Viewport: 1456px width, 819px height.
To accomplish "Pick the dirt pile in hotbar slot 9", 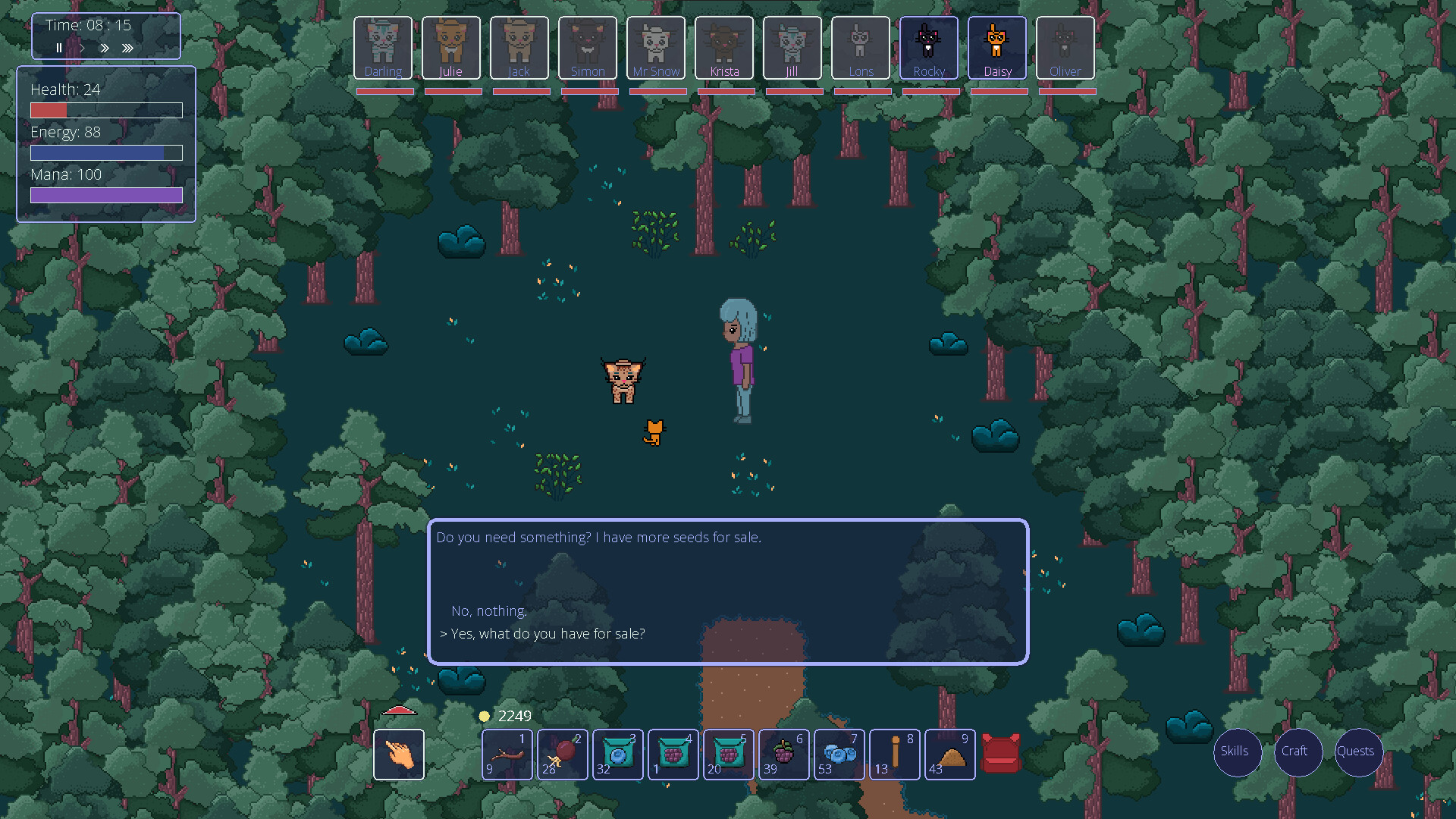I will (x=949, y=755).
